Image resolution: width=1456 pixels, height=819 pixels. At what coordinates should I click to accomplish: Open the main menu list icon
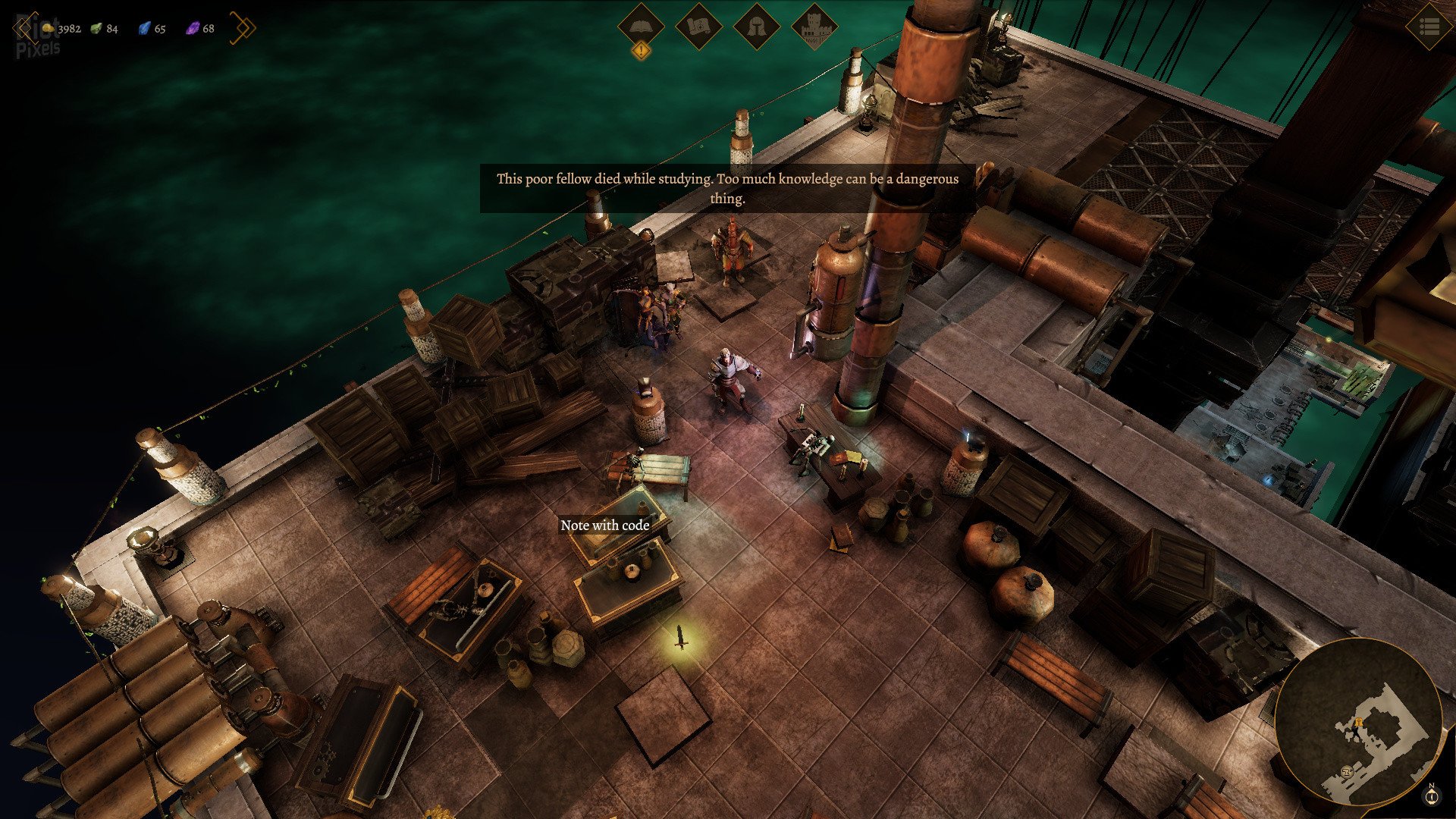point(1429,27)
